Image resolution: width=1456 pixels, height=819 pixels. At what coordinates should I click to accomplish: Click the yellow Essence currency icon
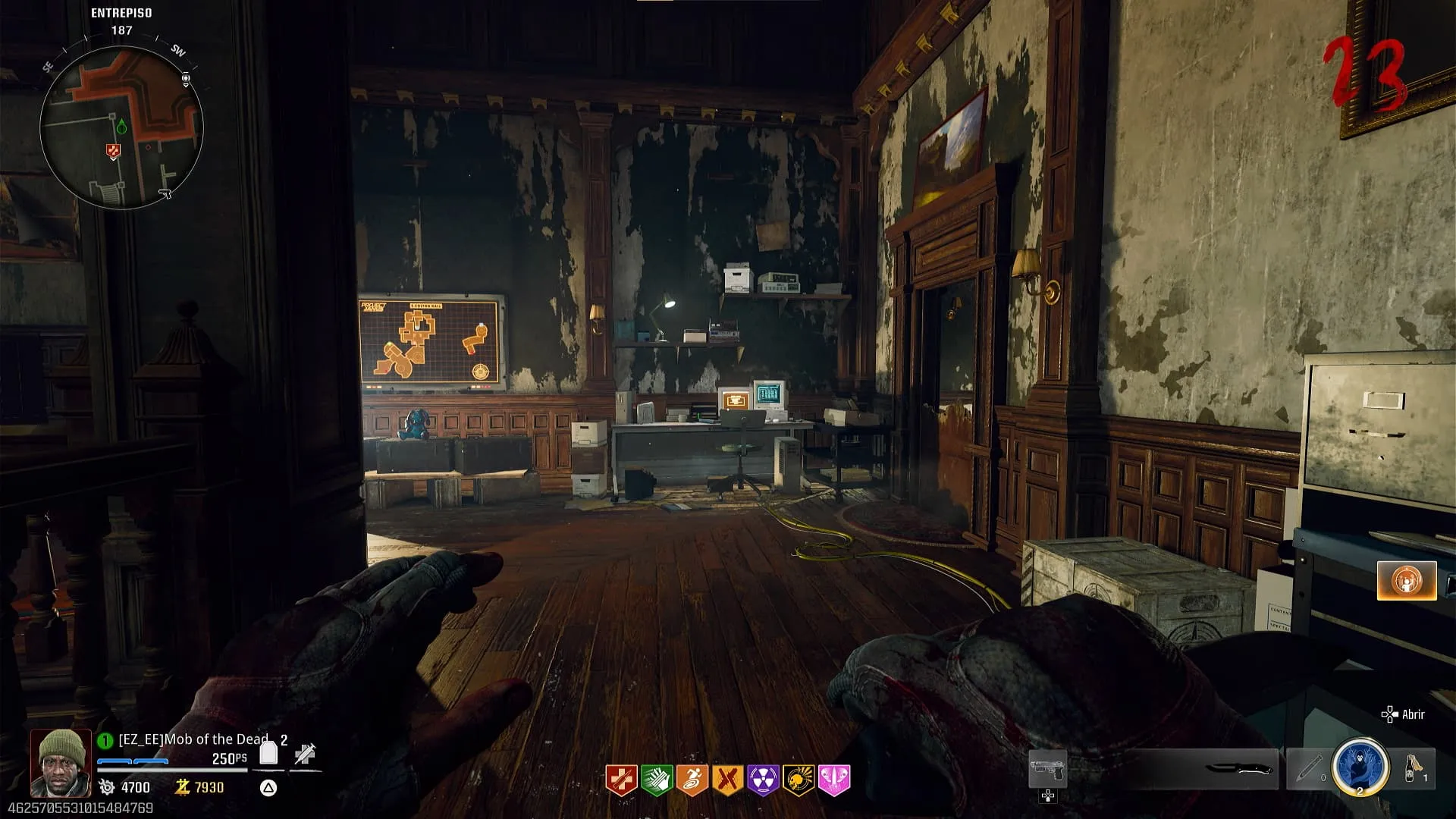click(x=182, y=787)
